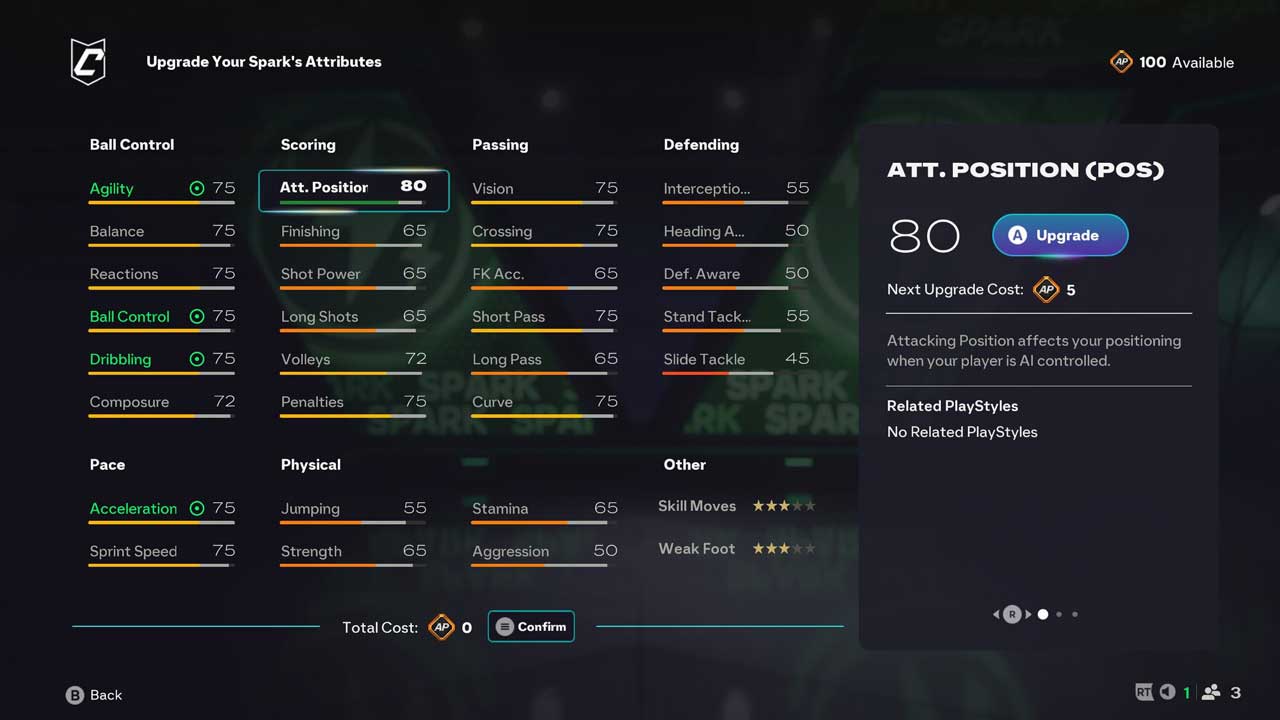Screen dimensions: 1280x720
Task: Select the Weak Foot star rating
Action: coord(736,549)
